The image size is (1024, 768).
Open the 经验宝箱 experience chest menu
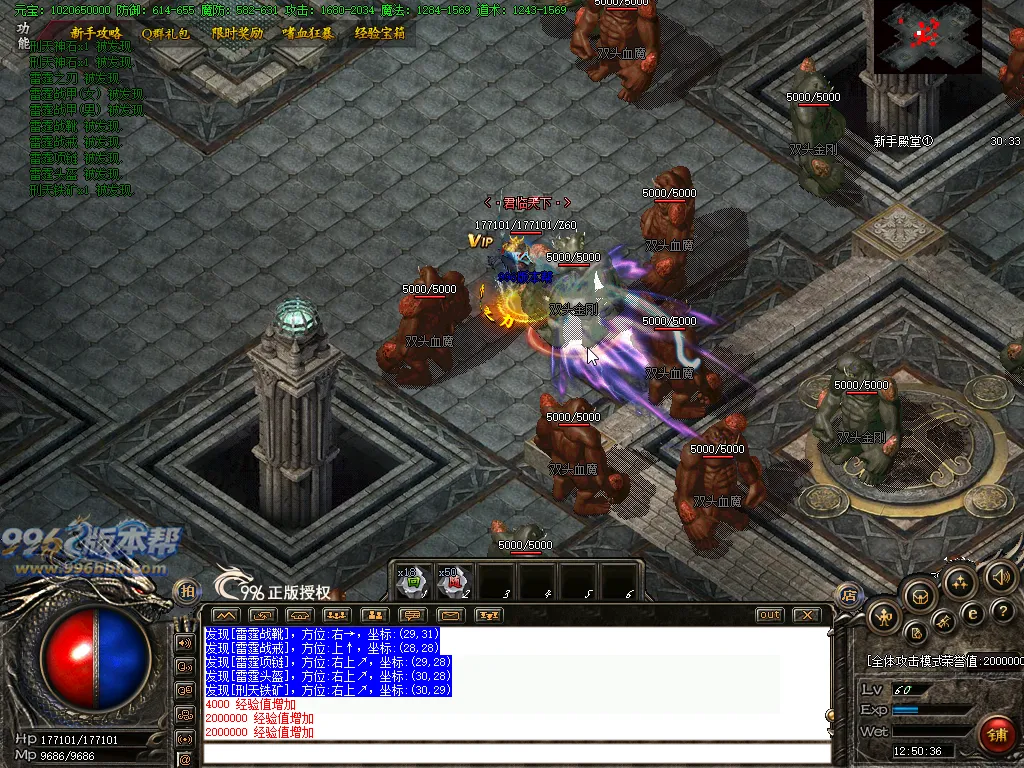[380, 33]
